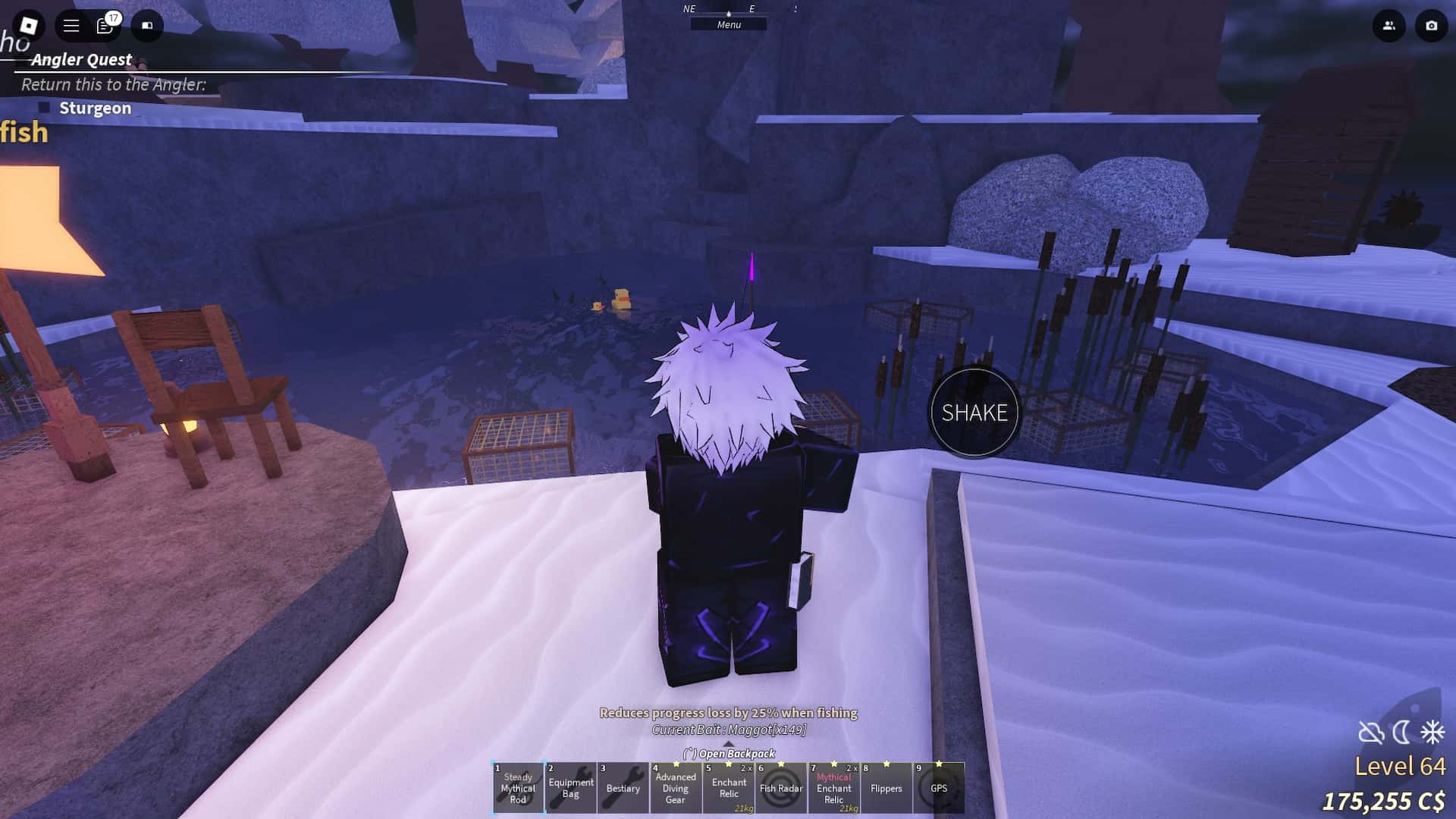Activate the Fish Radar in slot 6
Screen dimensions: 1456x819
point(729,789)
